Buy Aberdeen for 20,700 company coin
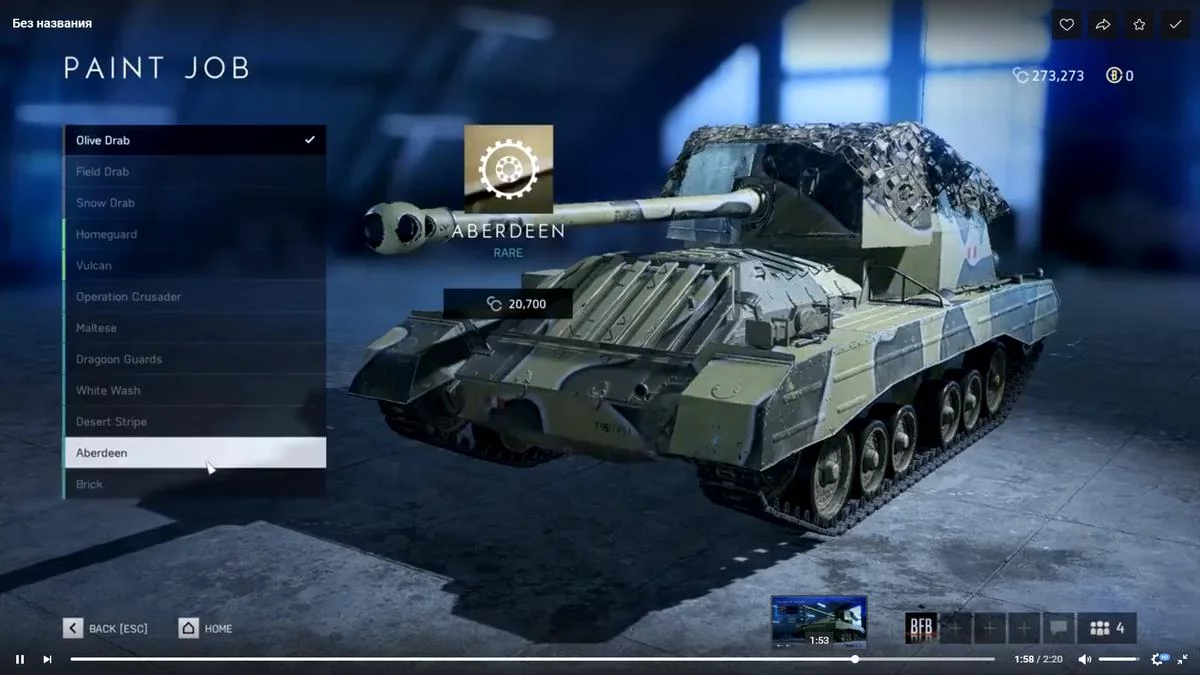The image size is (1200, 675). (508, 304)
